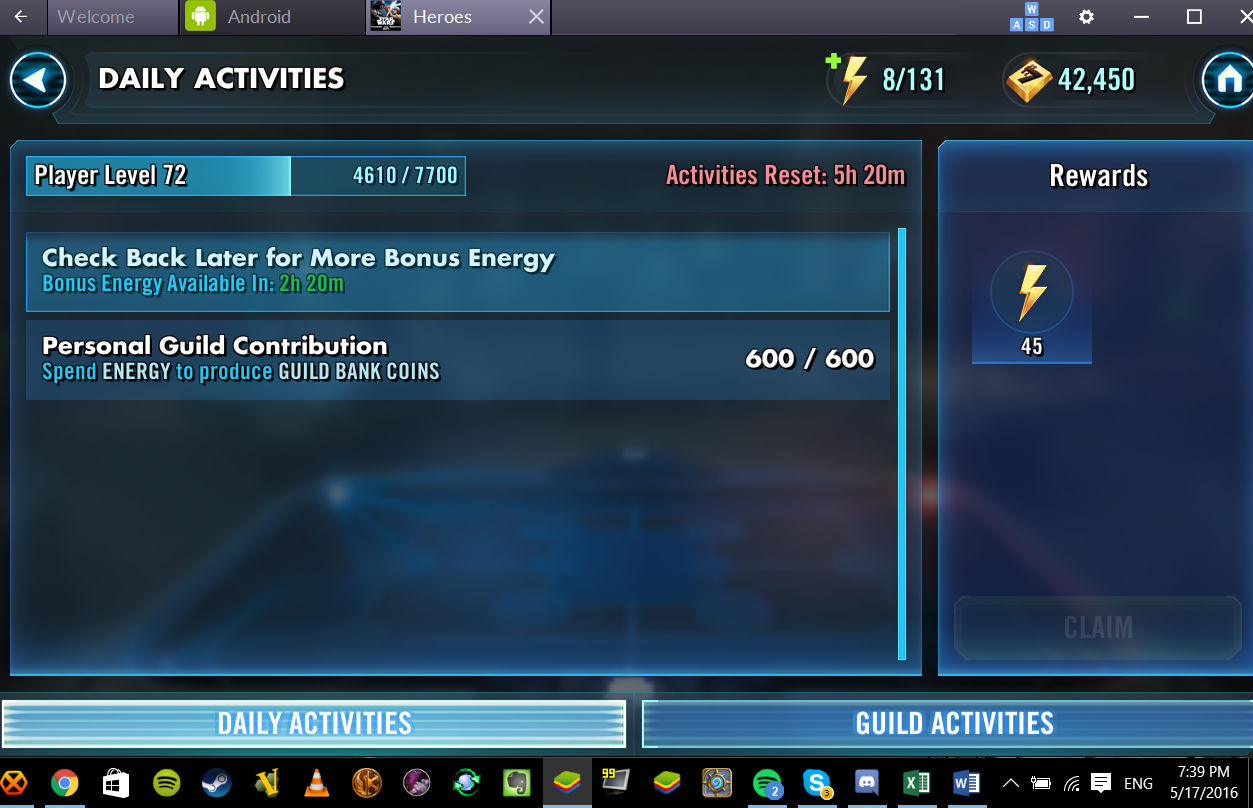Select the Personal Guild Contribution activity
The height and width of the screenshot is (808, 1253).
[x=457, y=359]
